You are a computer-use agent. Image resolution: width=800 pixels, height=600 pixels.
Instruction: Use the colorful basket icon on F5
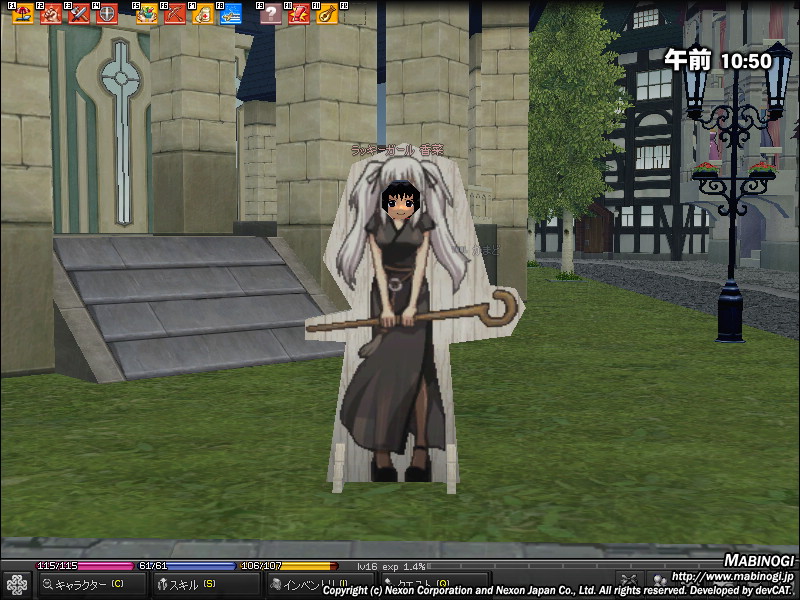147,14
